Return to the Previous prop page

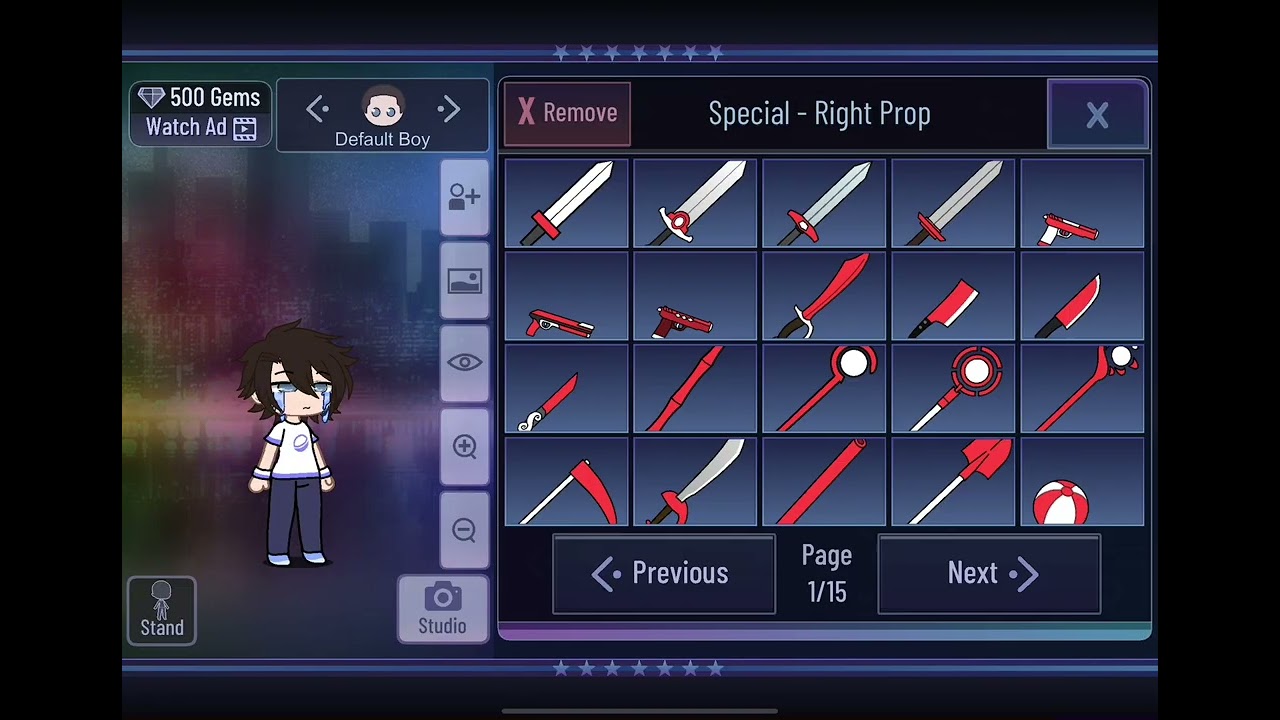(664, 573)
